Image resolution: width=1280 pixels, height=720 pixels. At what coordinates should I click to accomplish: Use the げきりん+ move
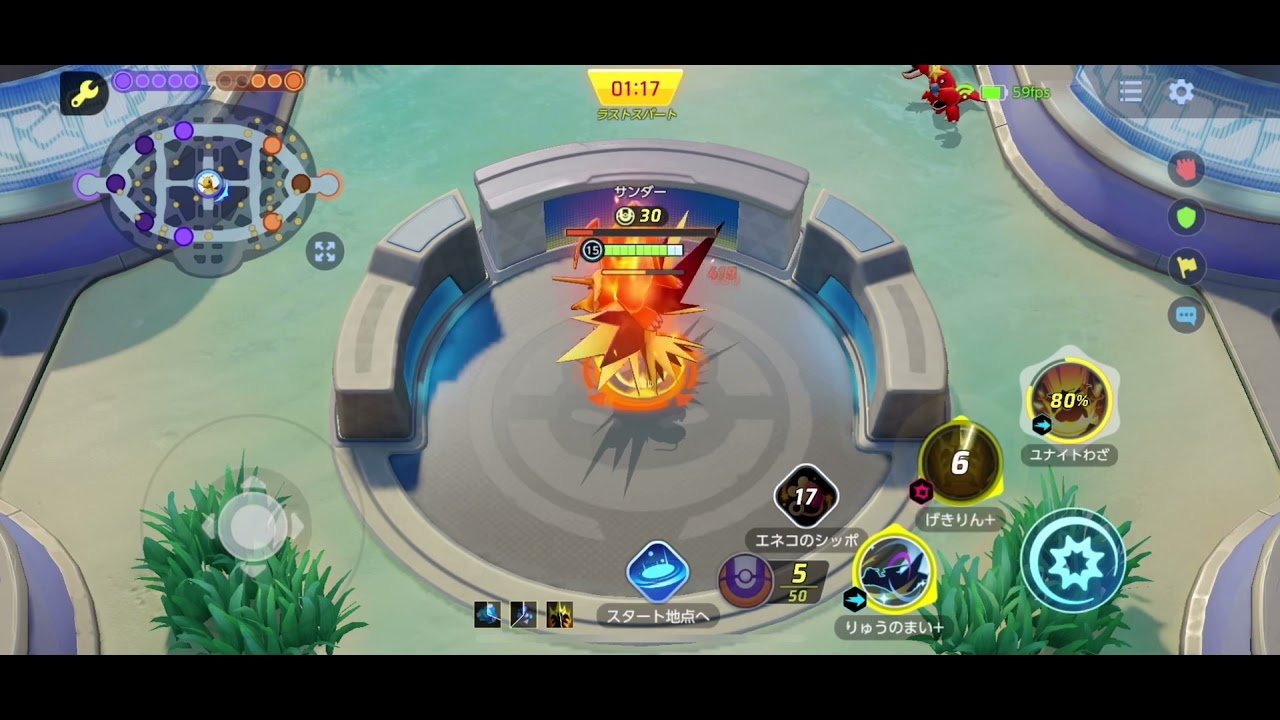pos(960,463)
